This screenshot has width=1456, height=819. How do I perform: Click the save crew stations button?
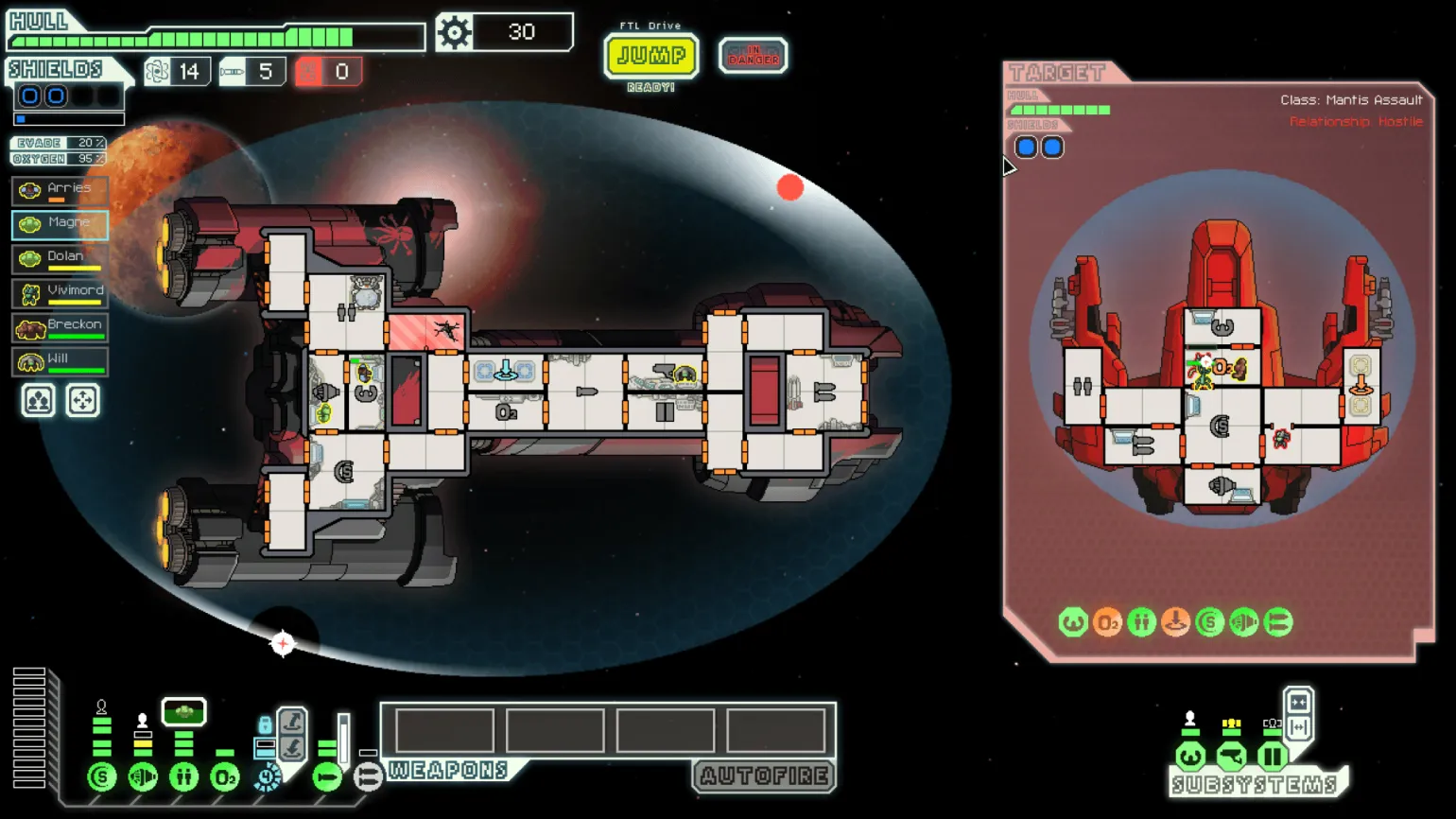pyautogui.click(x=38, y=400)
